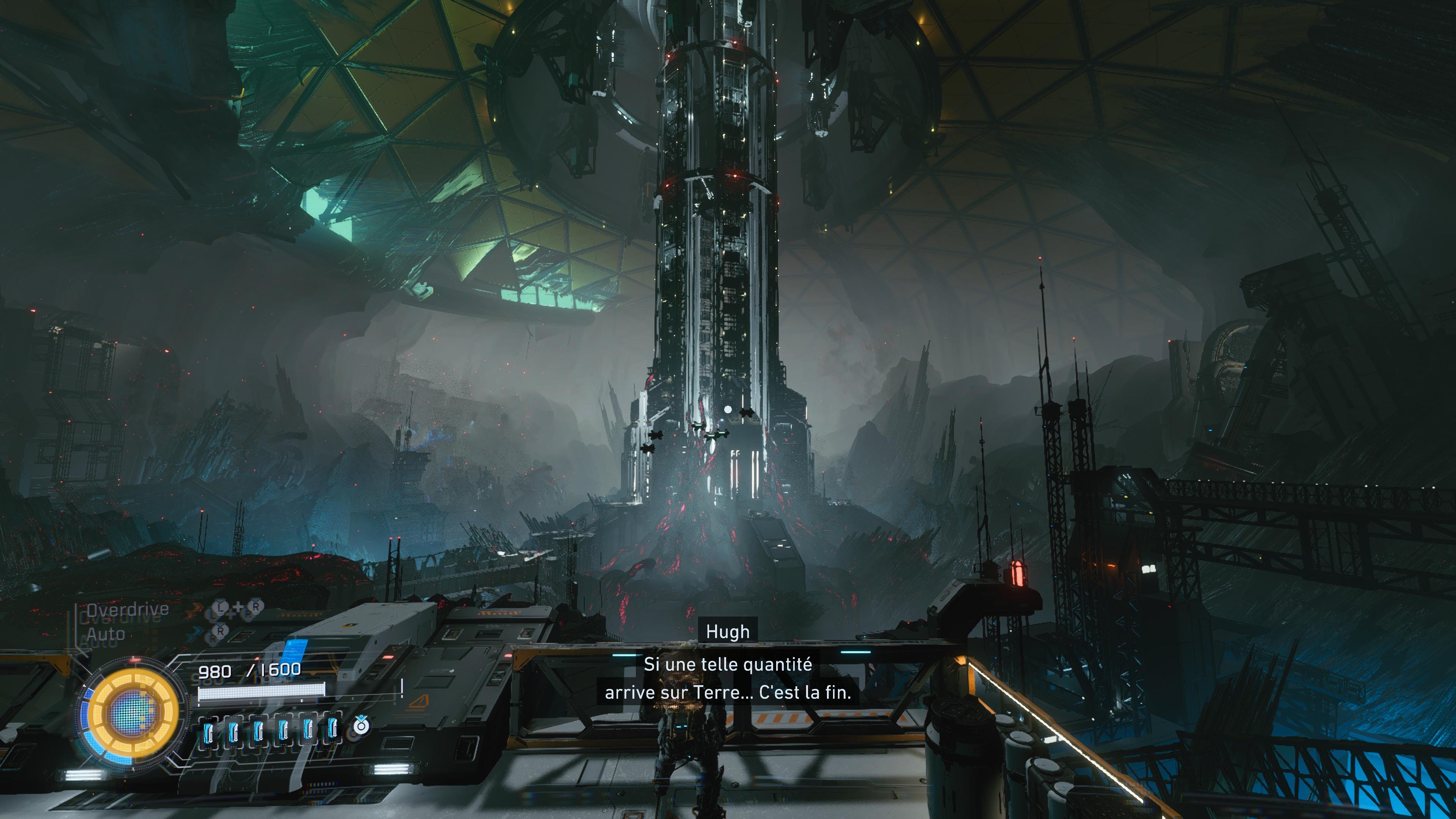Select the Overdrive action label
Image resolution: width=1456 pixels, height=819 pixels.
click(127, 609)
